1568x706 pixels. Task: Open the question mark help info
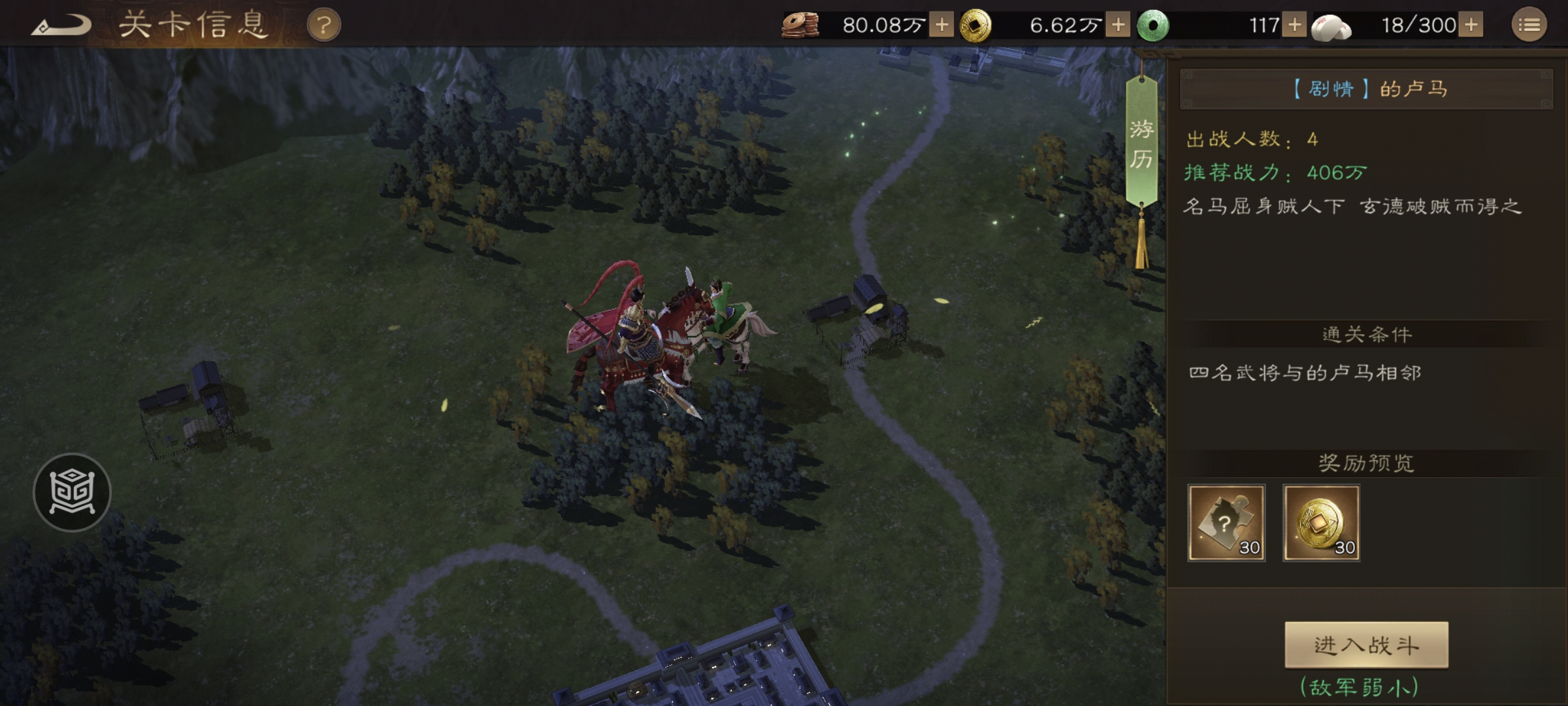(323, 26)
